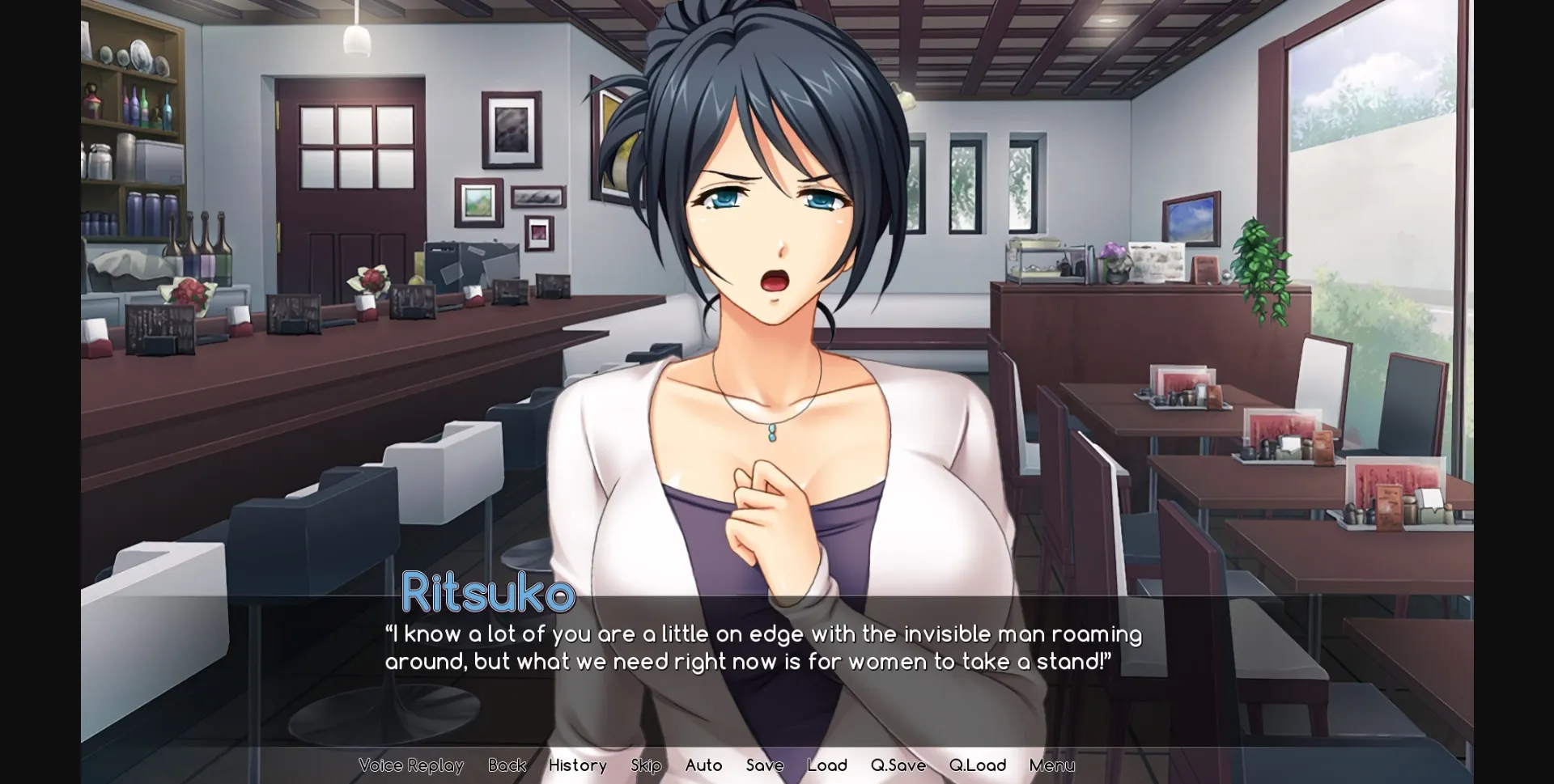Click Ritsuko's character sprite
1554x784 pixels.
(x=769, y=243)
